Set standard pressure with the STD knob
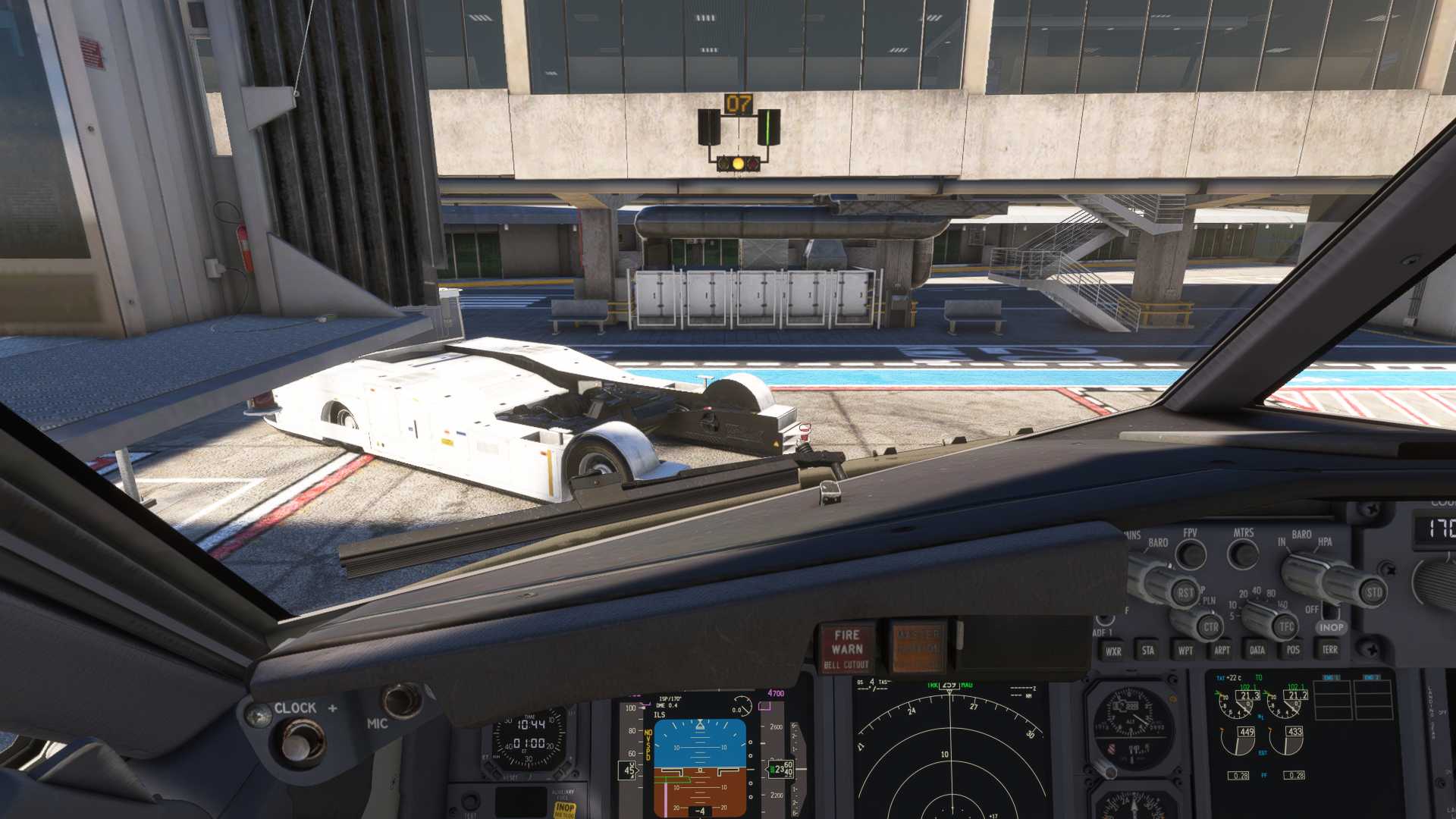 coord(1373,592)
